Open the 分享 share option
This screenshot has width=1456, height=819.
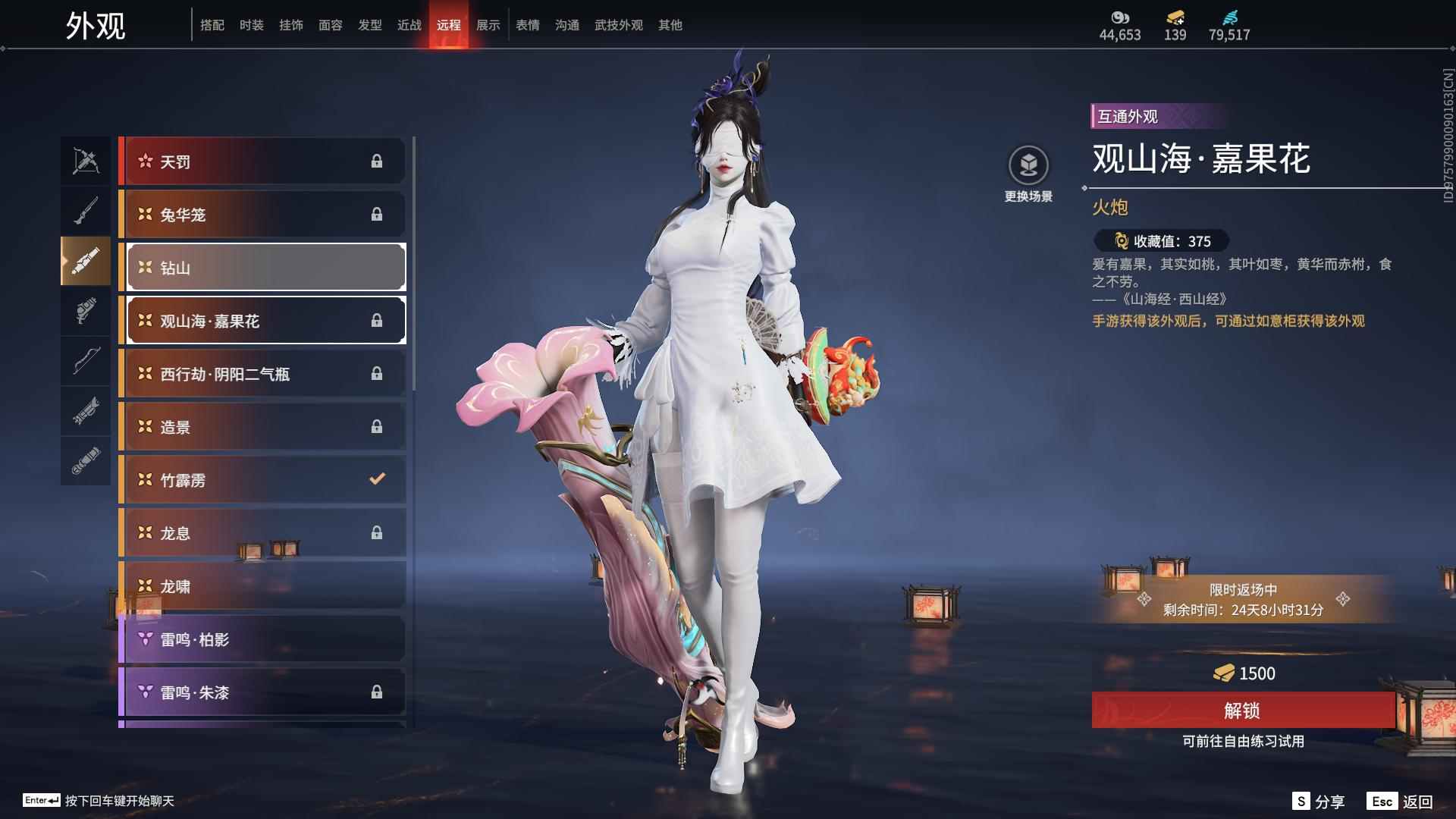(1319, 802)
